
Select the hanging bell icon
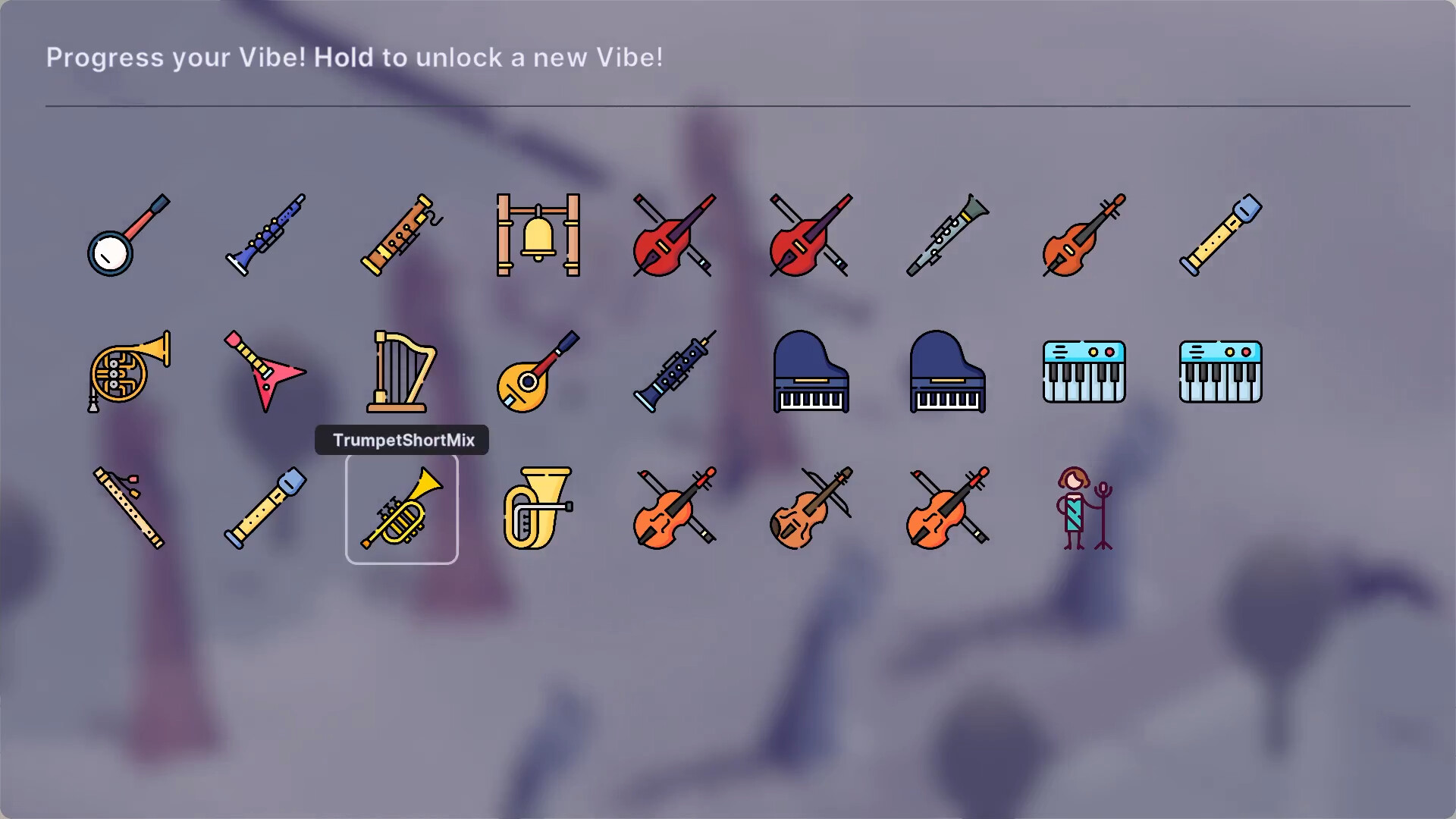[x=538, y=237]
